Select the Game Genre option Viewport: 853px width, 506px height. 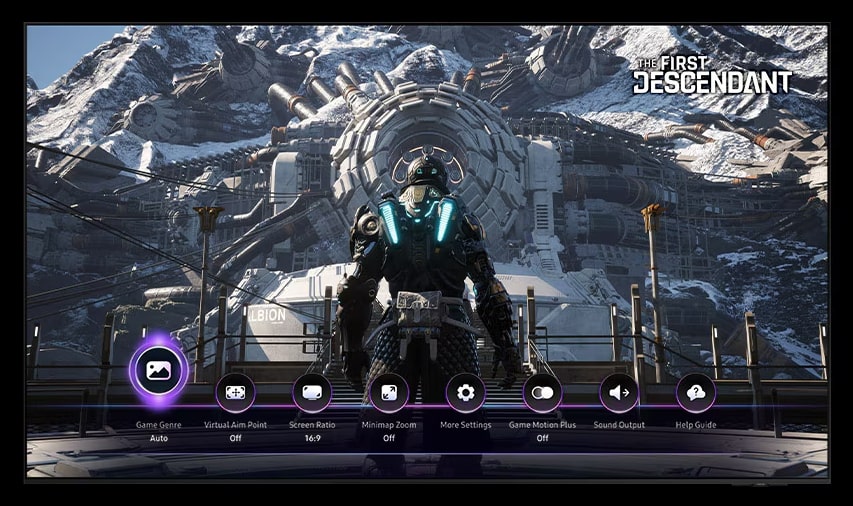(158, 371)
